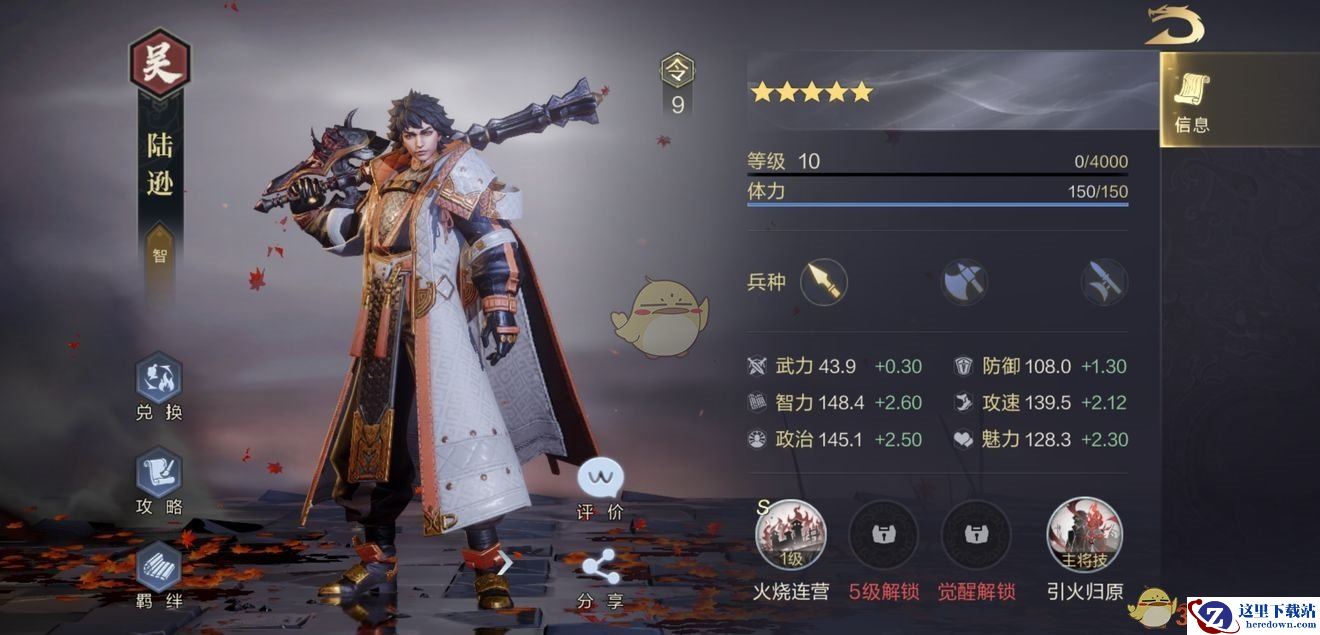Screen dimensions: 1320x635
Task: Click the 智 attribute tag under 陆逊
Action: point(160,255)
